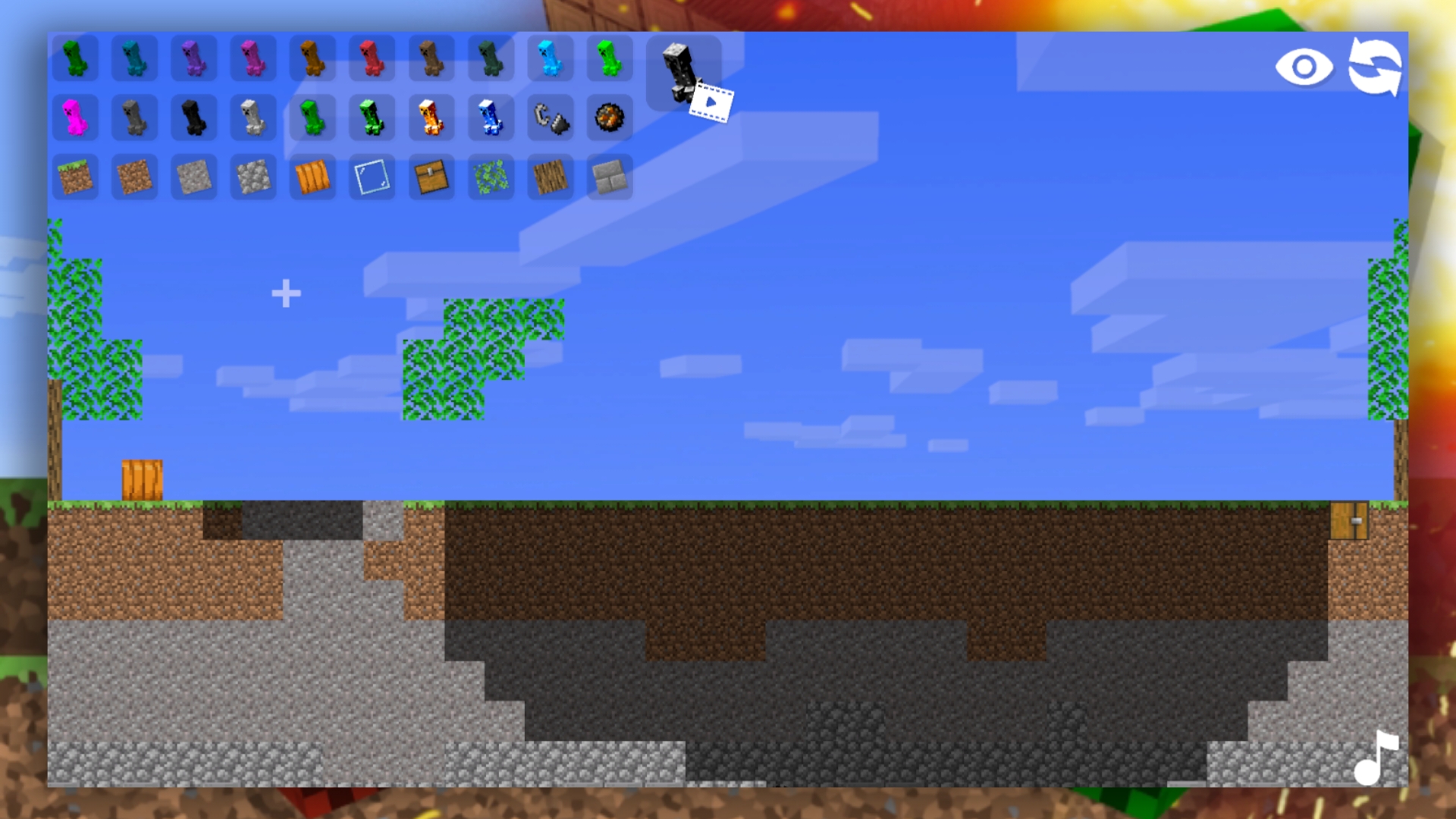Unlock the black creeper by watching video

point(682,72)
